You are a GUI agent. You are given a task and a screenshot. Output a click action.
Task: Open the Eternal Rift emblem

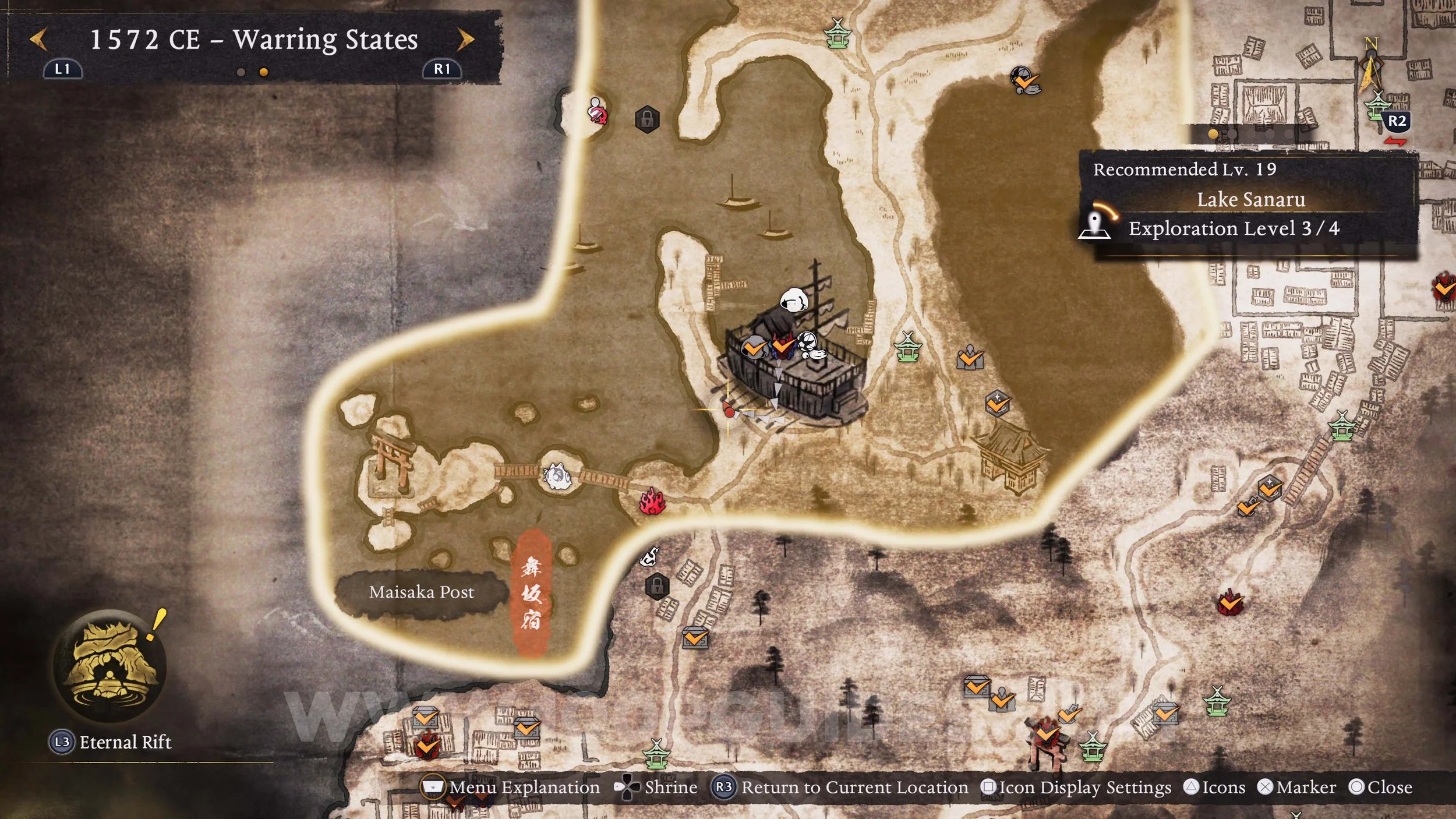(109, 666)
